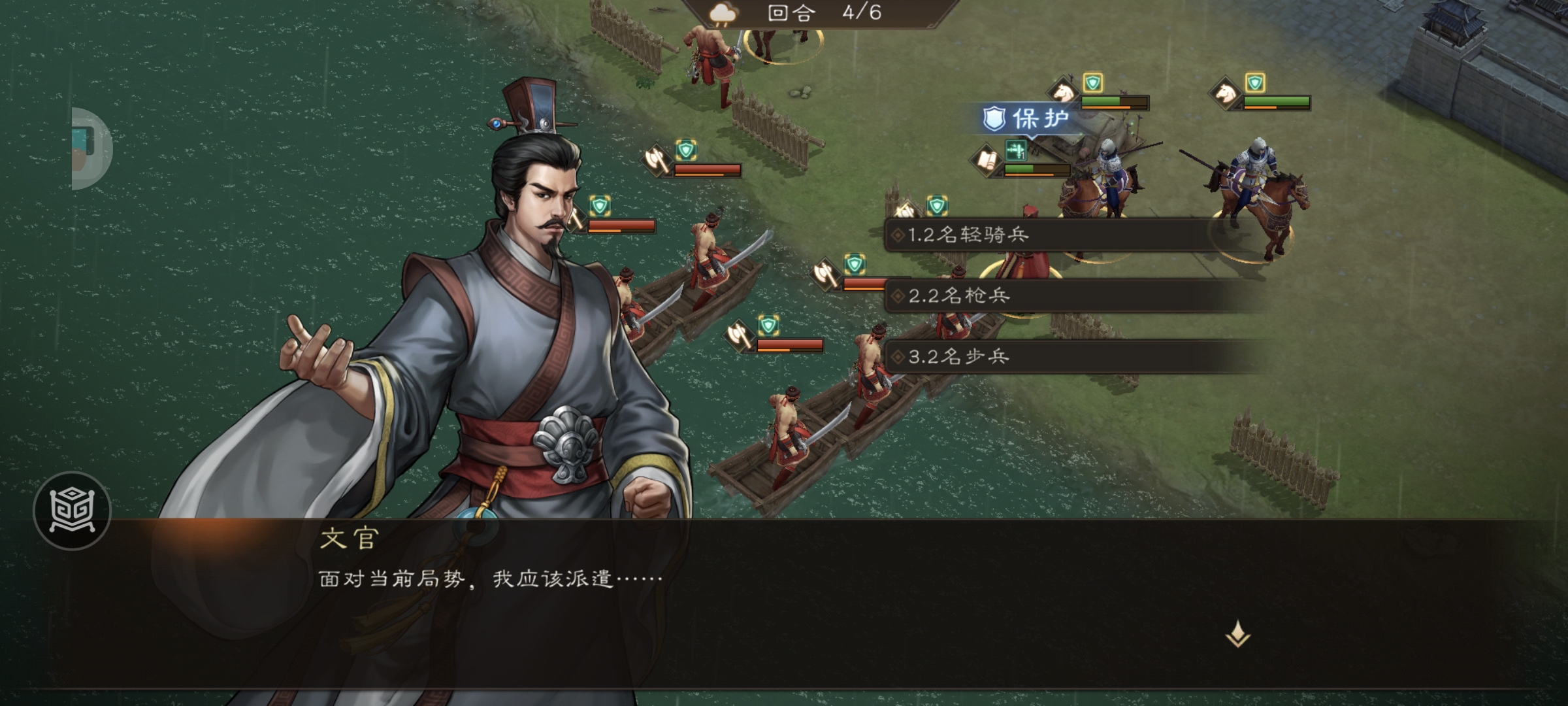Click the horse icon above the left knight
The width and height of the screenshot is (1568, 706).
point(1063,92)
